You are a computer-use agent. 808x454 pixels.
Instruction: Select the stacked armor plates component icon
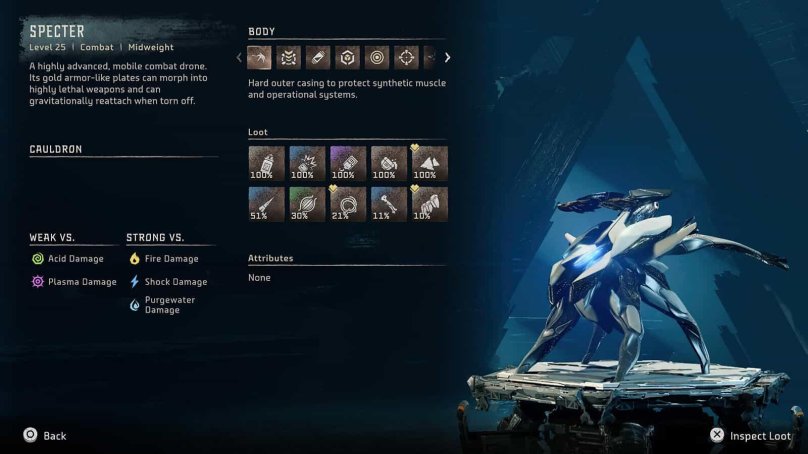tap(289, 58)
